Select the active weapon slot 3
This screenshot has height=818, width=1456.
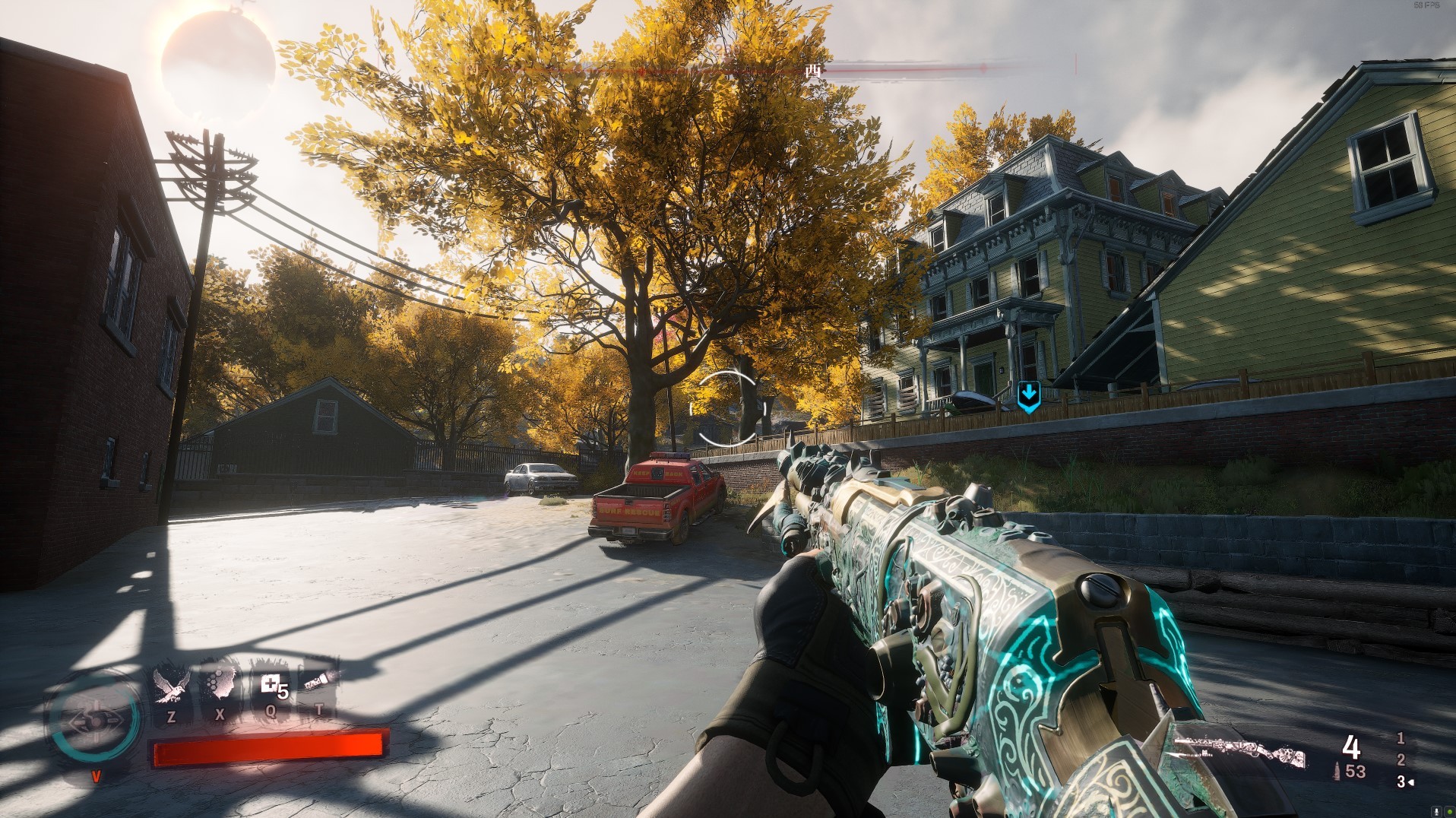point(1402,782)
